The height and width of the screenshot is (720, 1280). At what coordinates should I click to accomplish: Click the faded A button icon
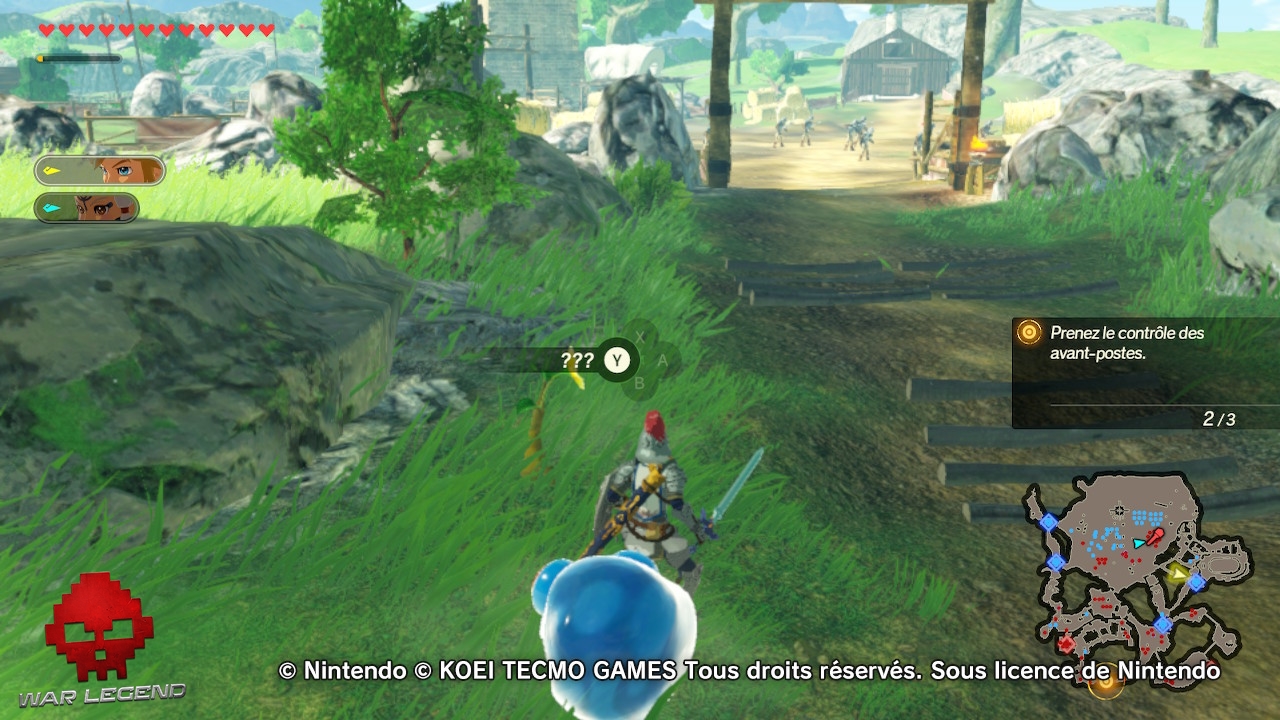click(662, 360)
